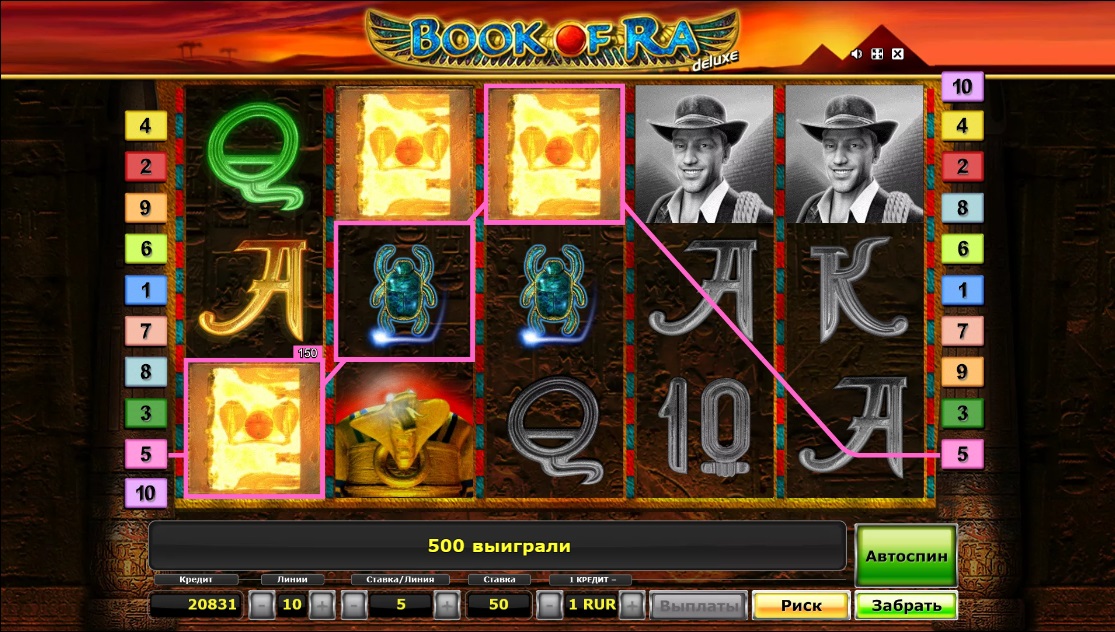The image size is (1115, 632).
Task: Raise the Ставка/Линия bet per line
Action: [x=446, y=605]
